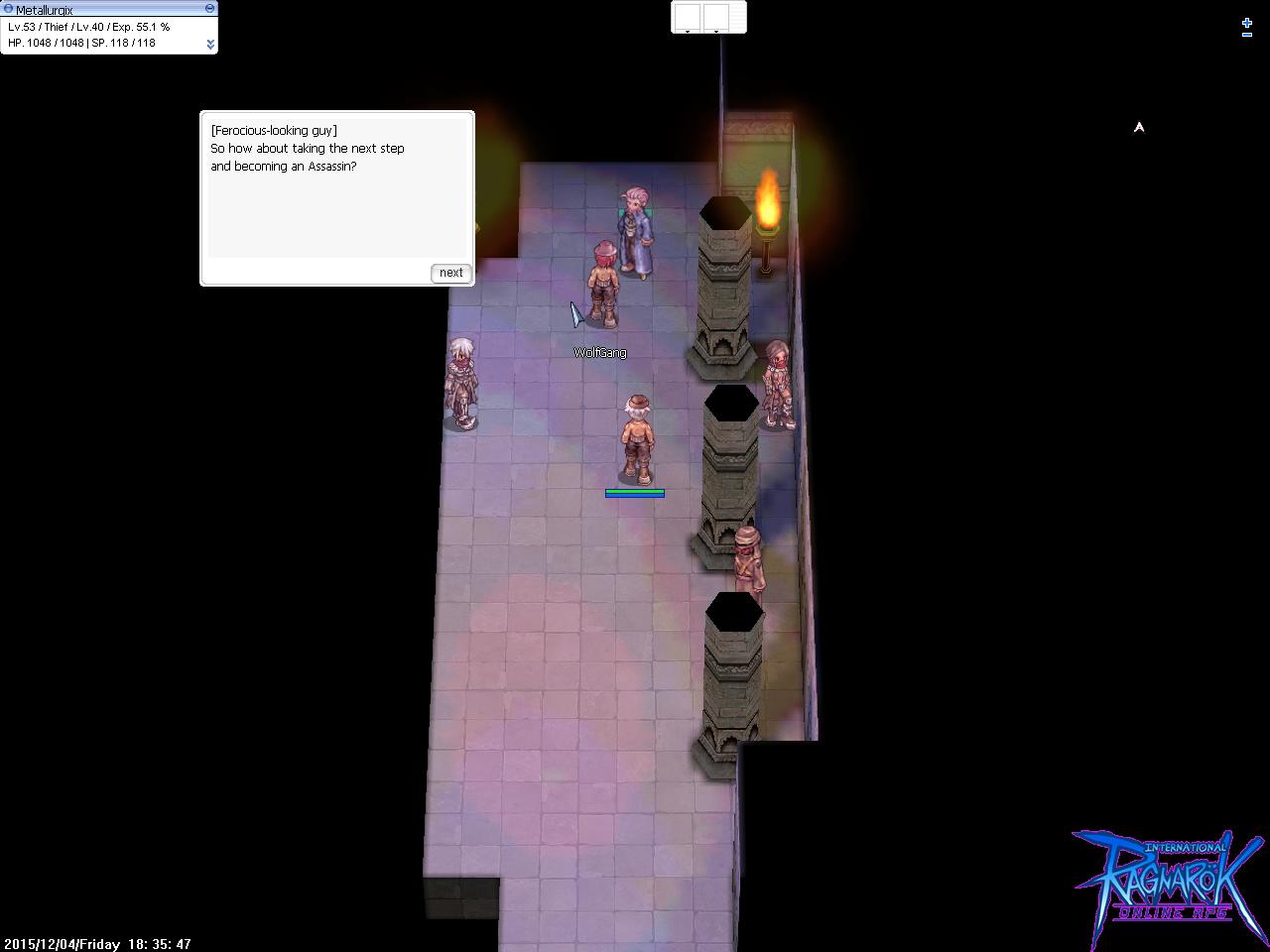Click the blue plus zoom icon at top right
The image size is (1270, 952).
coord(1246,23)
